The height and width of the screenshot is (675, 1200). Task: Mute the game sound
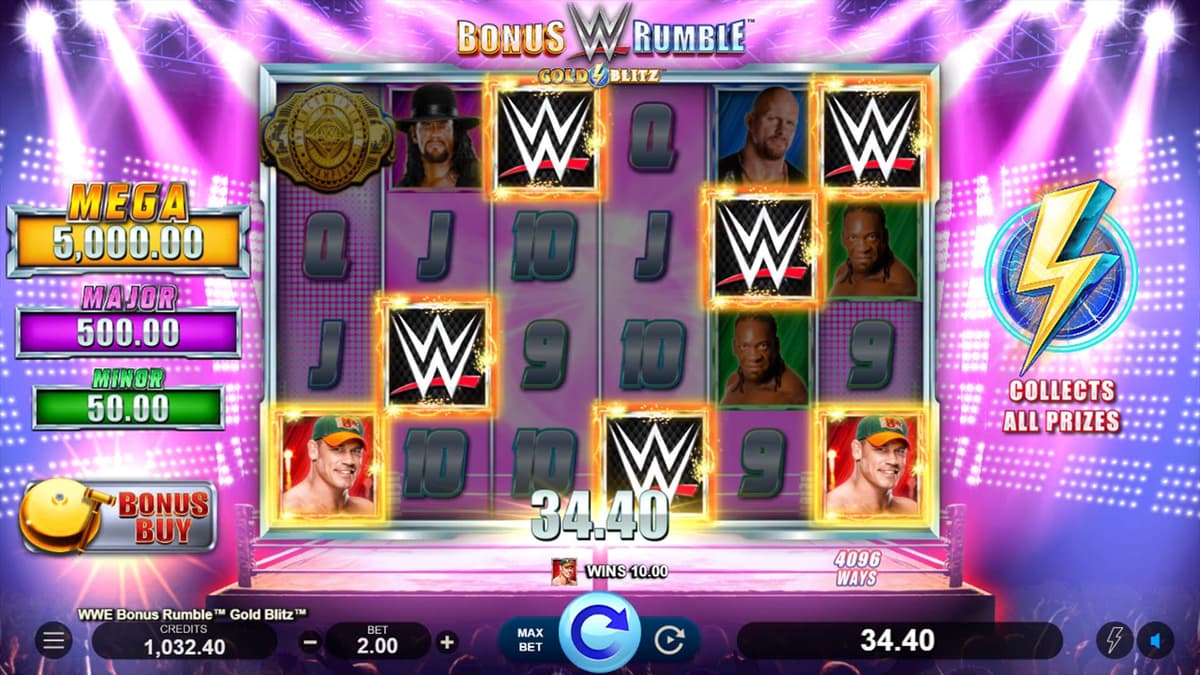1157,640
